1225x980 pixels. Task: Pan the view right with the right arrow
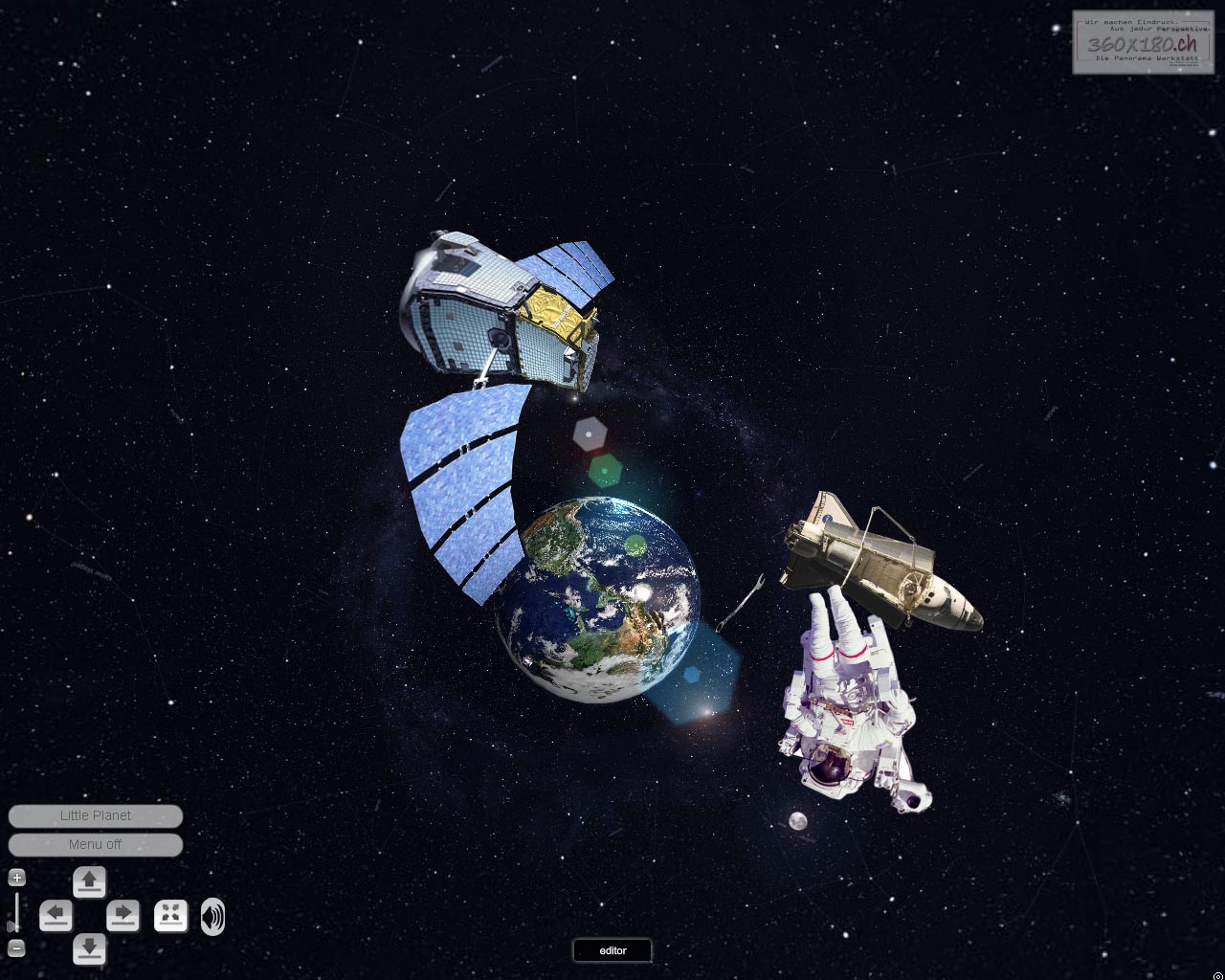pyautogui.click(x=122, y=916)
